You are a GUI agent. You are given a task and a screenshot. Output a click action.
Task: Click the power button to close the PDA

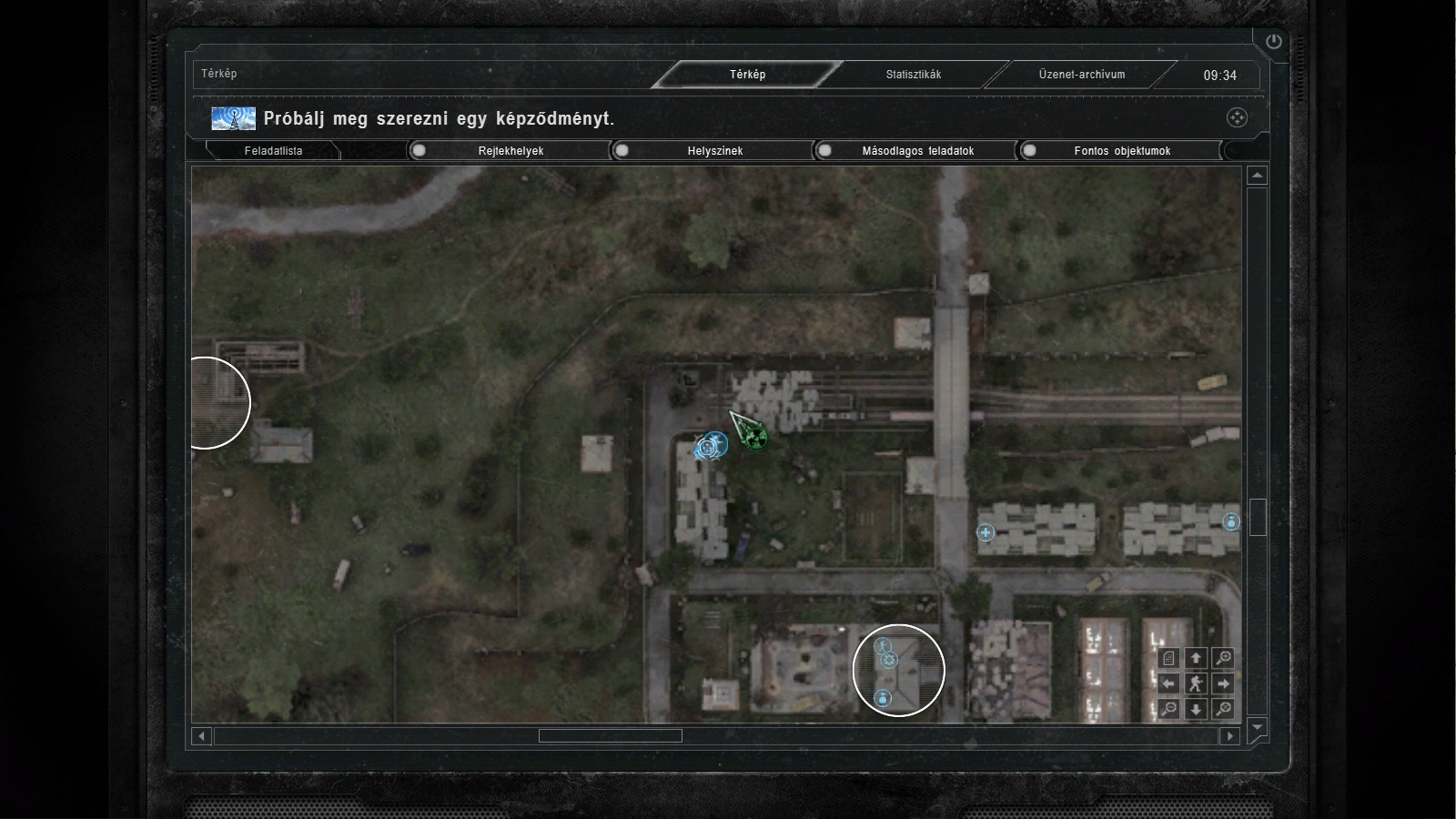point(1273,41)
